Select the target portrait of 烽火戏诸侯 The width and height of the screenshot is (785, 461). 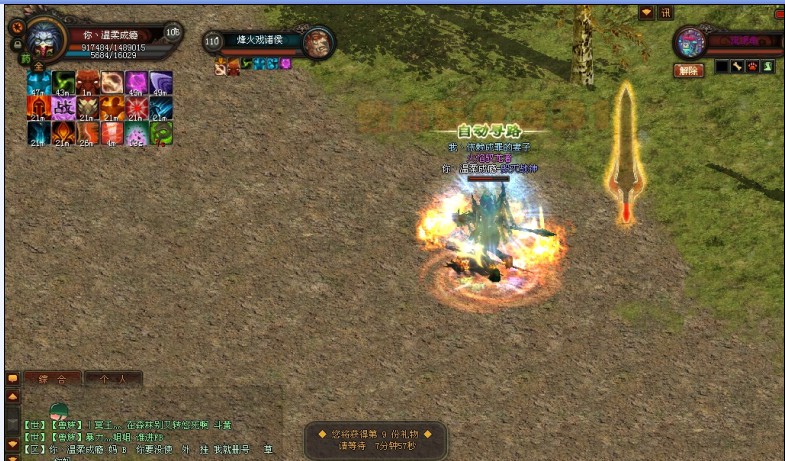point(319,41)
